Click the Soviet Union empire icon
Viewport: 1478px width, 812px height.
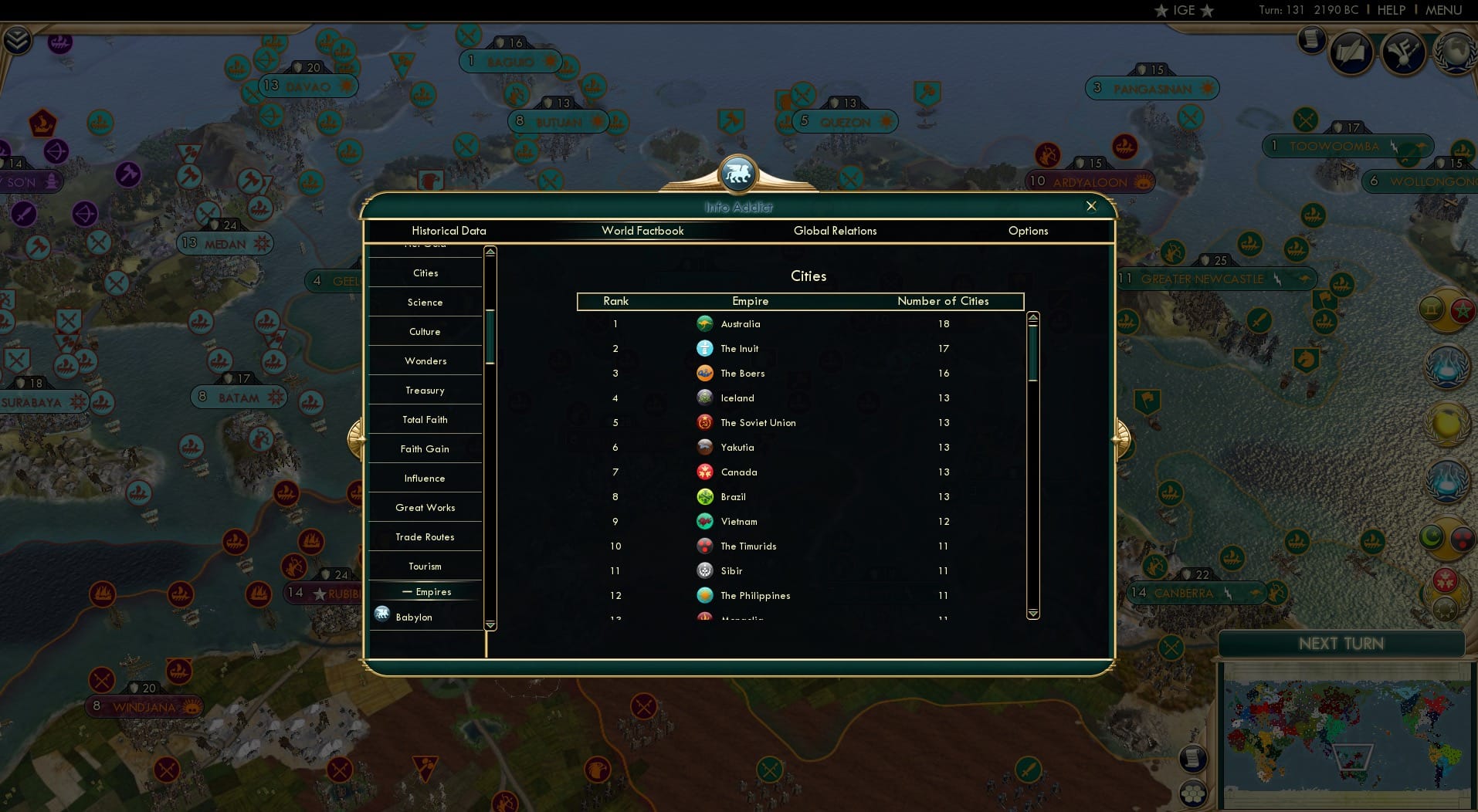(705, 422)
